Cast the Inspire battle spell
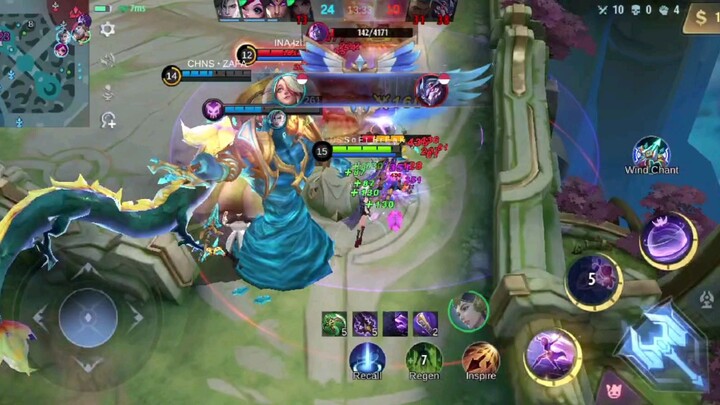Viewport: 720px width, 405px height. coord(481,359)
